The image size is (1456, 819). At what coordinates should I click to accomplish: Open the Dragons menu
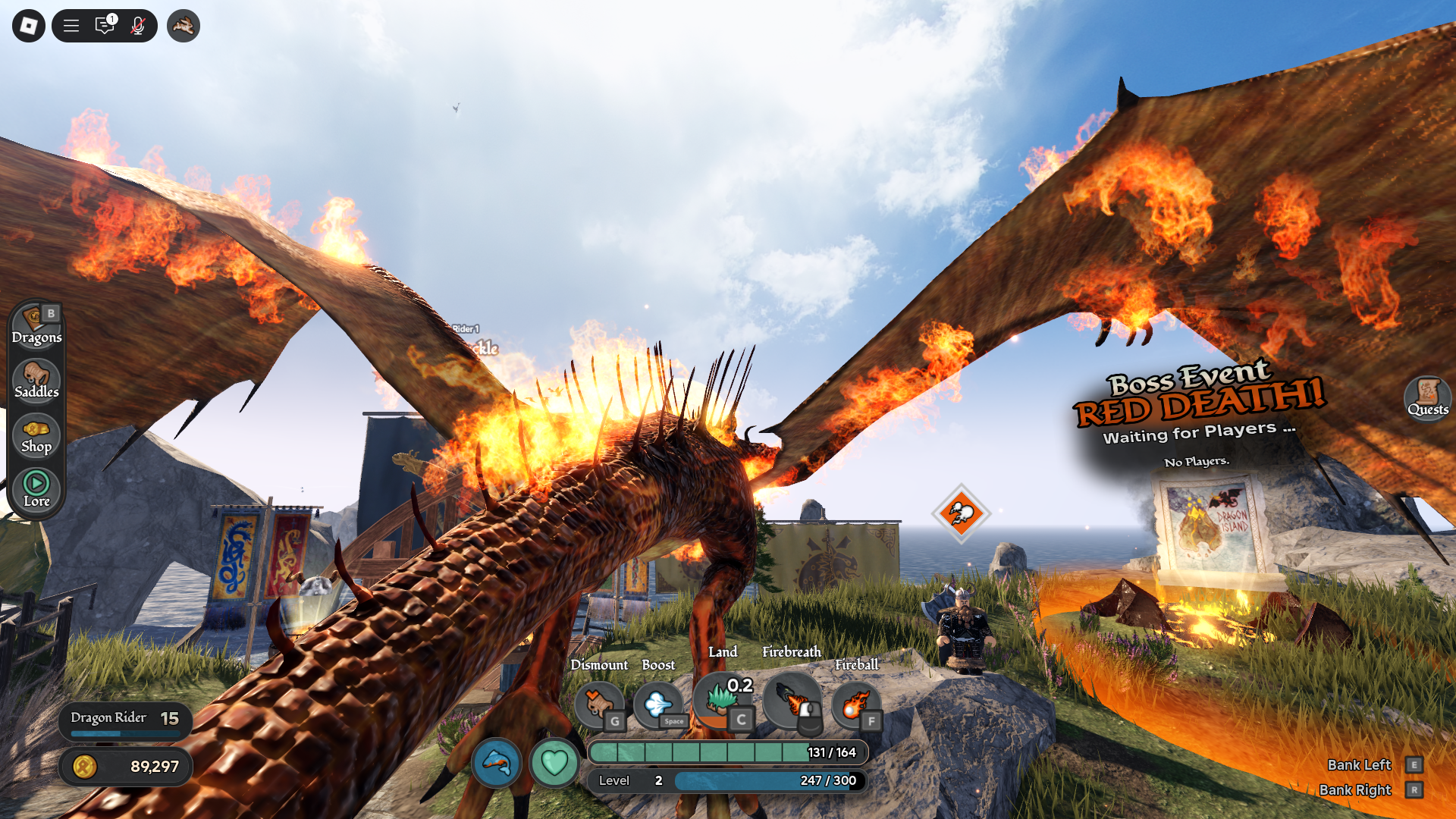tap(36, 325)
